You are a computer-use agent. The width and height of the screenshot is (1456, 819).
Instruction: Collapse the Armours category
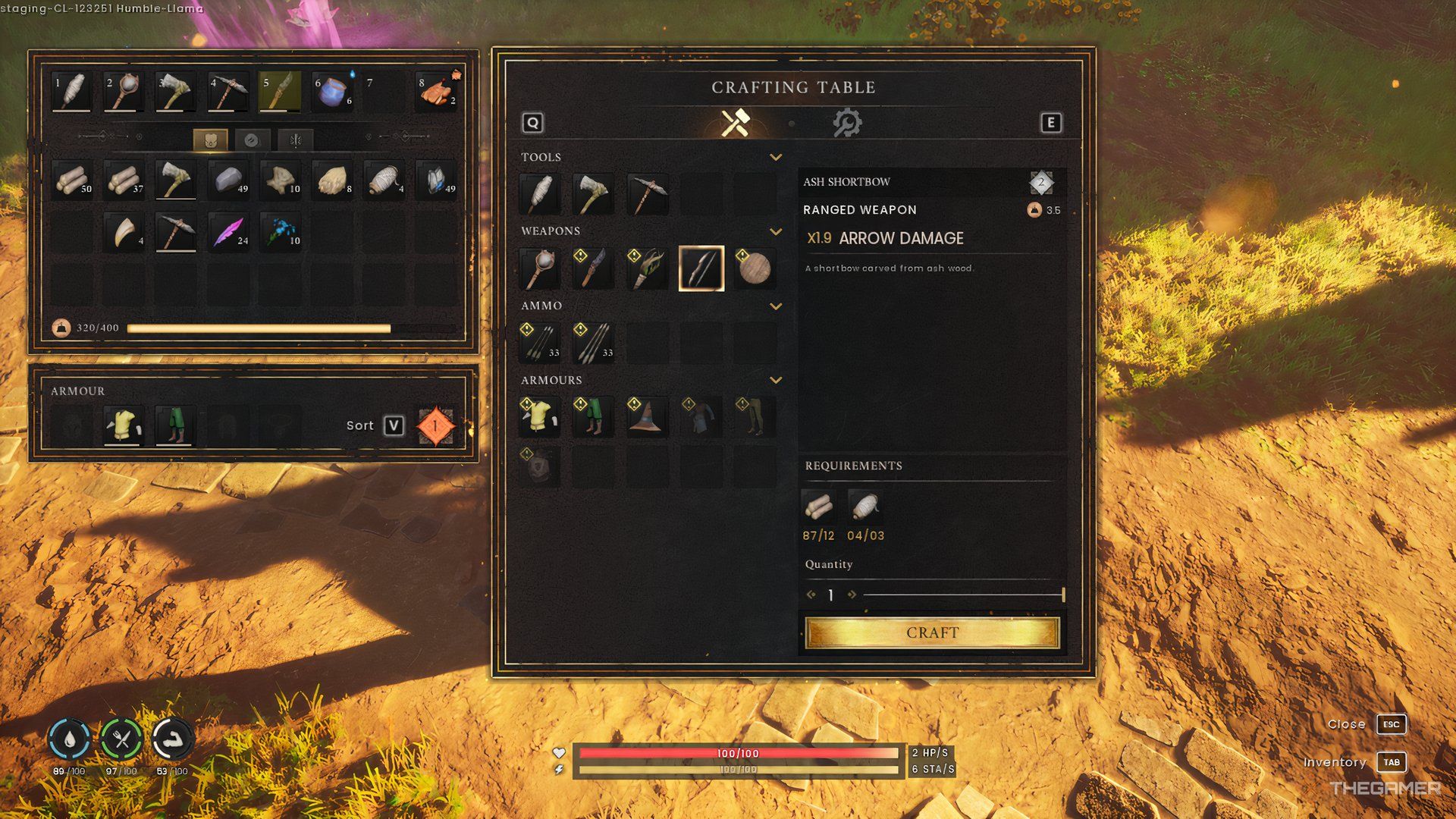click(775, 380)
